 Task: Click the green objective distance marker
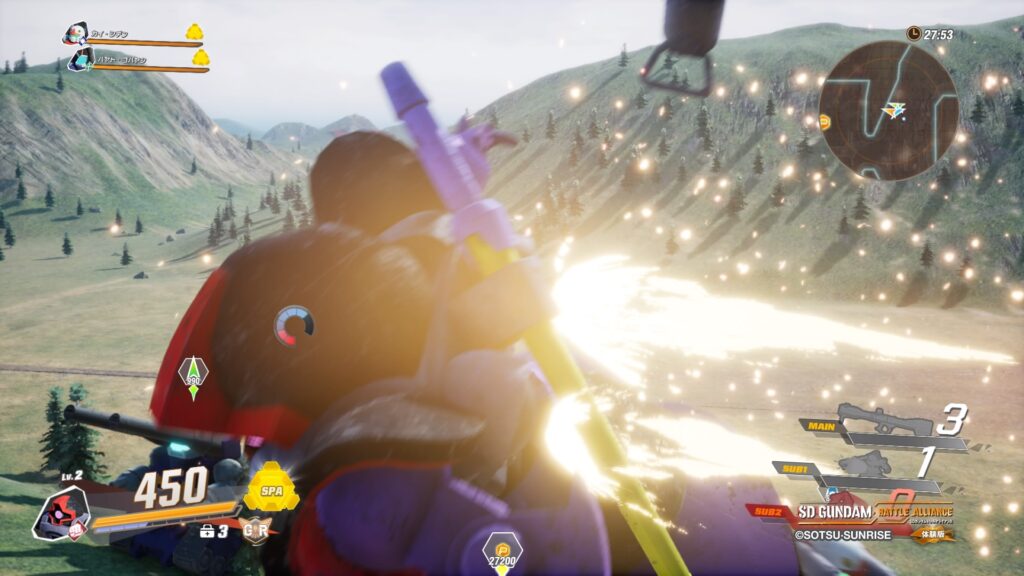coord(193,375)
